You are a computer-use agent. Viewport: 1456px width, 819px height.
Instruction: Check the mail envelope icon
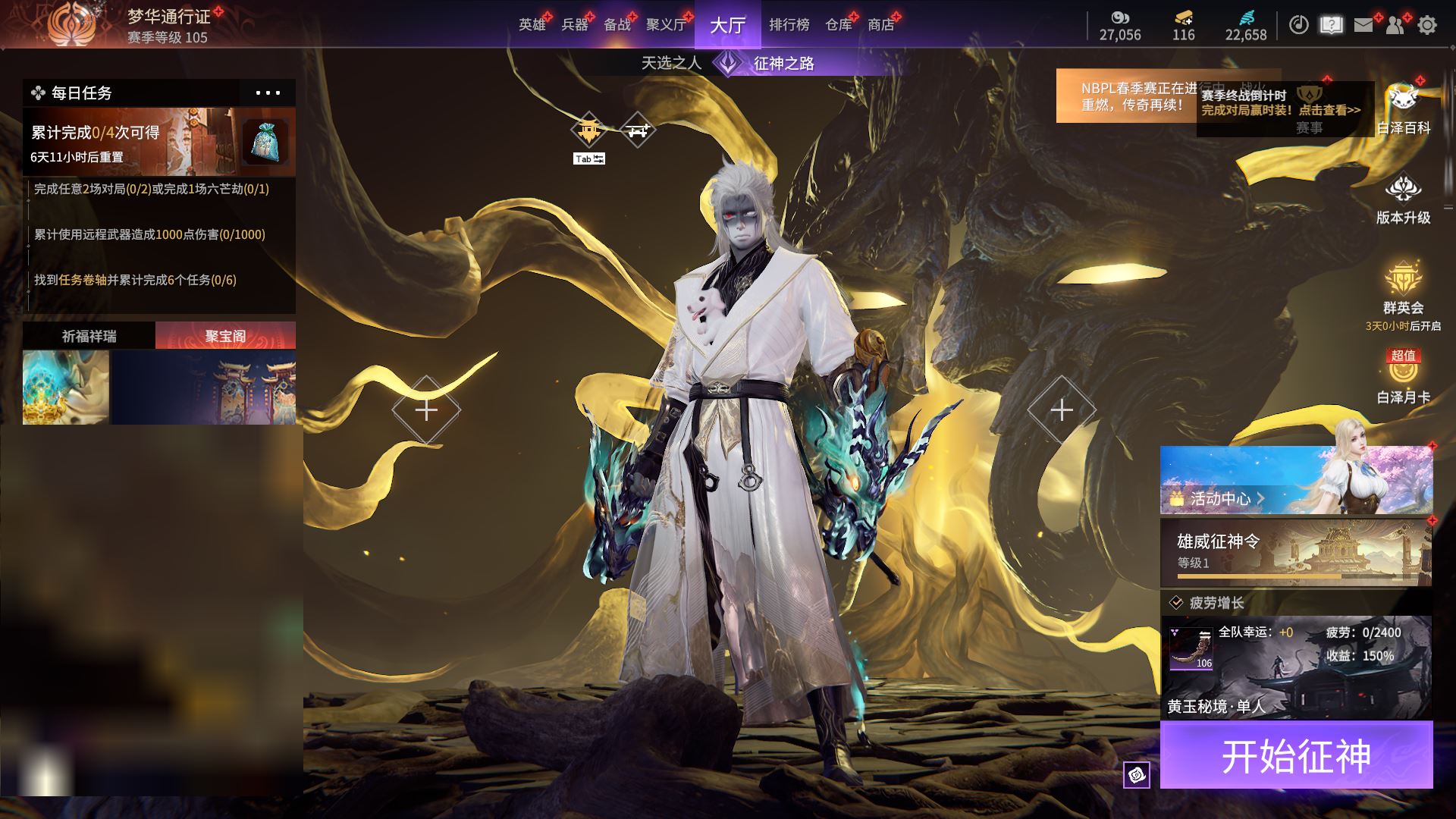1363,25
